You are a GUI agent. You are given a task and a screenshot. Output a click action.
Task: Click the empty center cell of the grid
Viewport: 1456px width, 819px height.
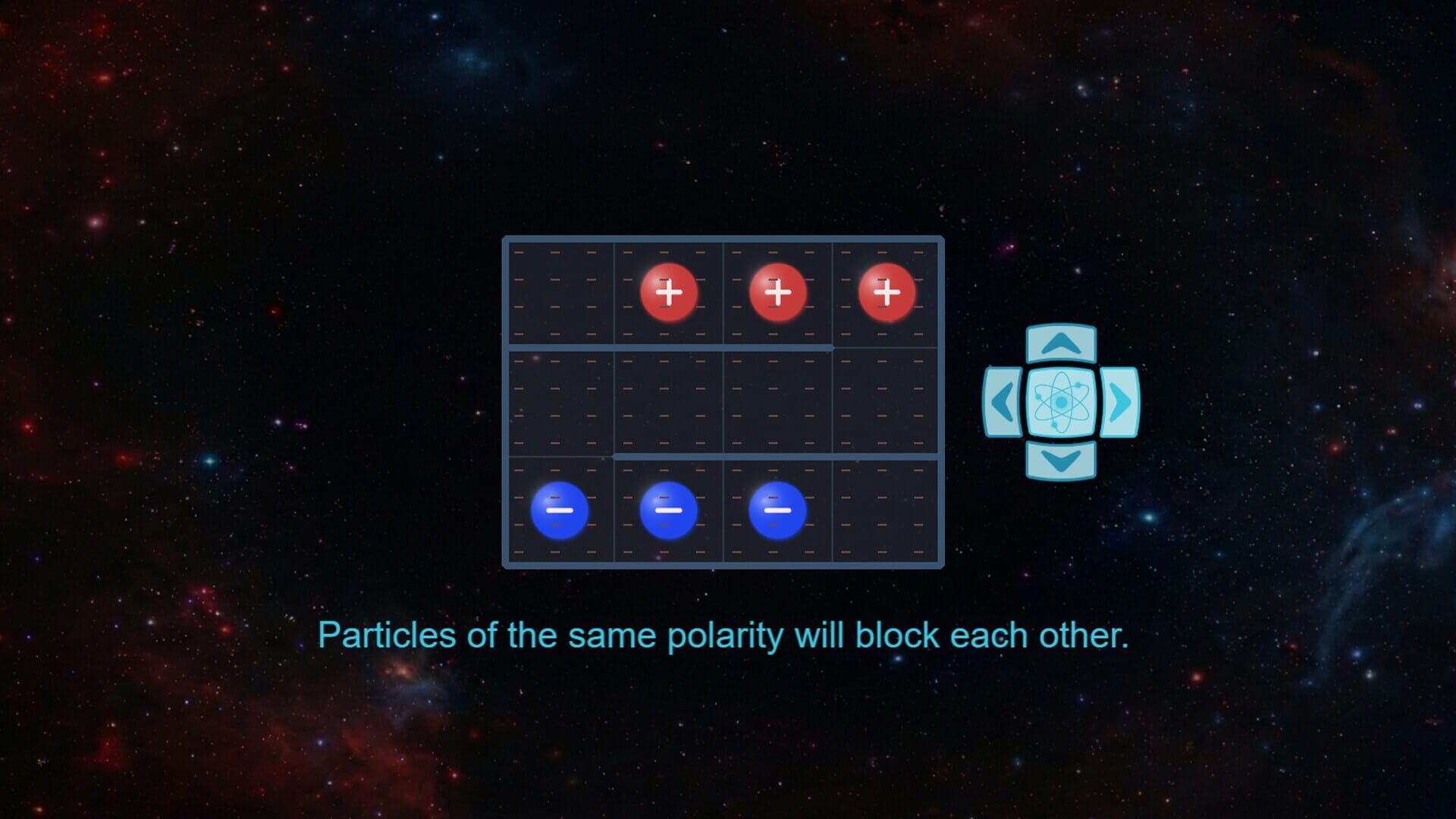pyautogui.click(x=777, y=402)
